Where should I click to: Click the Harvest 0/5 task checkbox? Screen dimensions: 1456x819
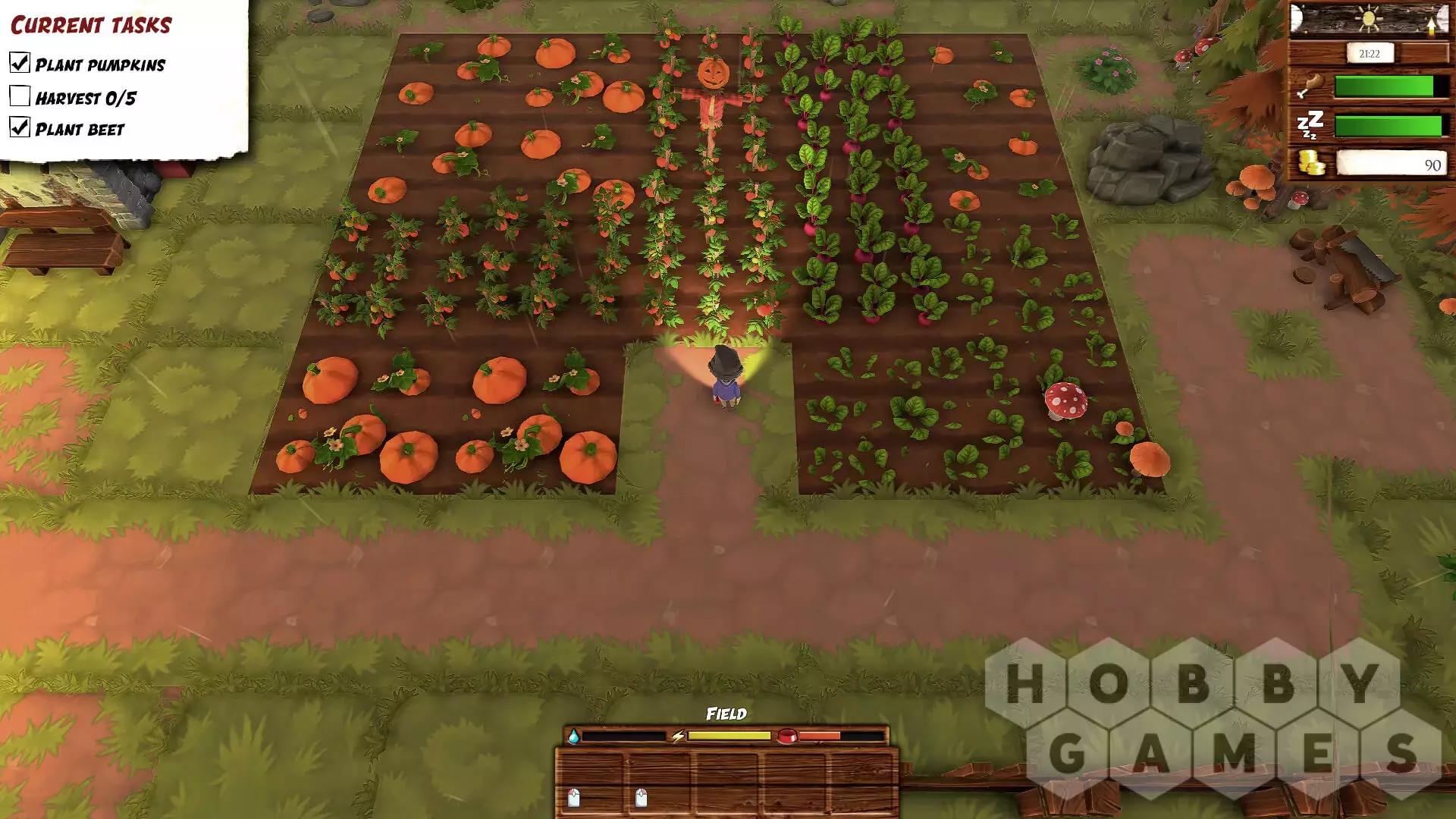click(20, 96)
